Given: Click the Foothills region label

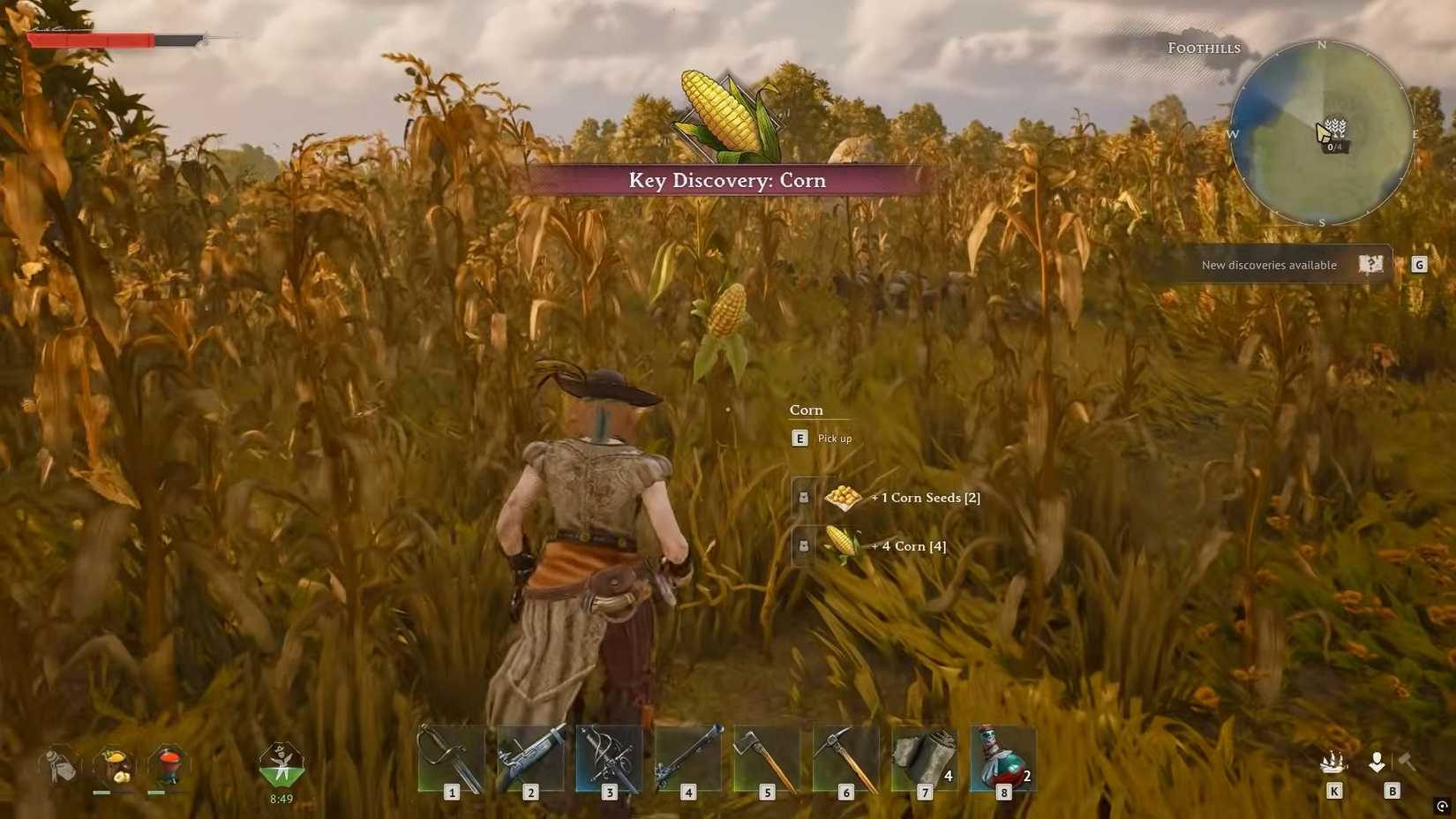Looking at the screenshot, I should pyautogui.click(x=1204, y=48).
